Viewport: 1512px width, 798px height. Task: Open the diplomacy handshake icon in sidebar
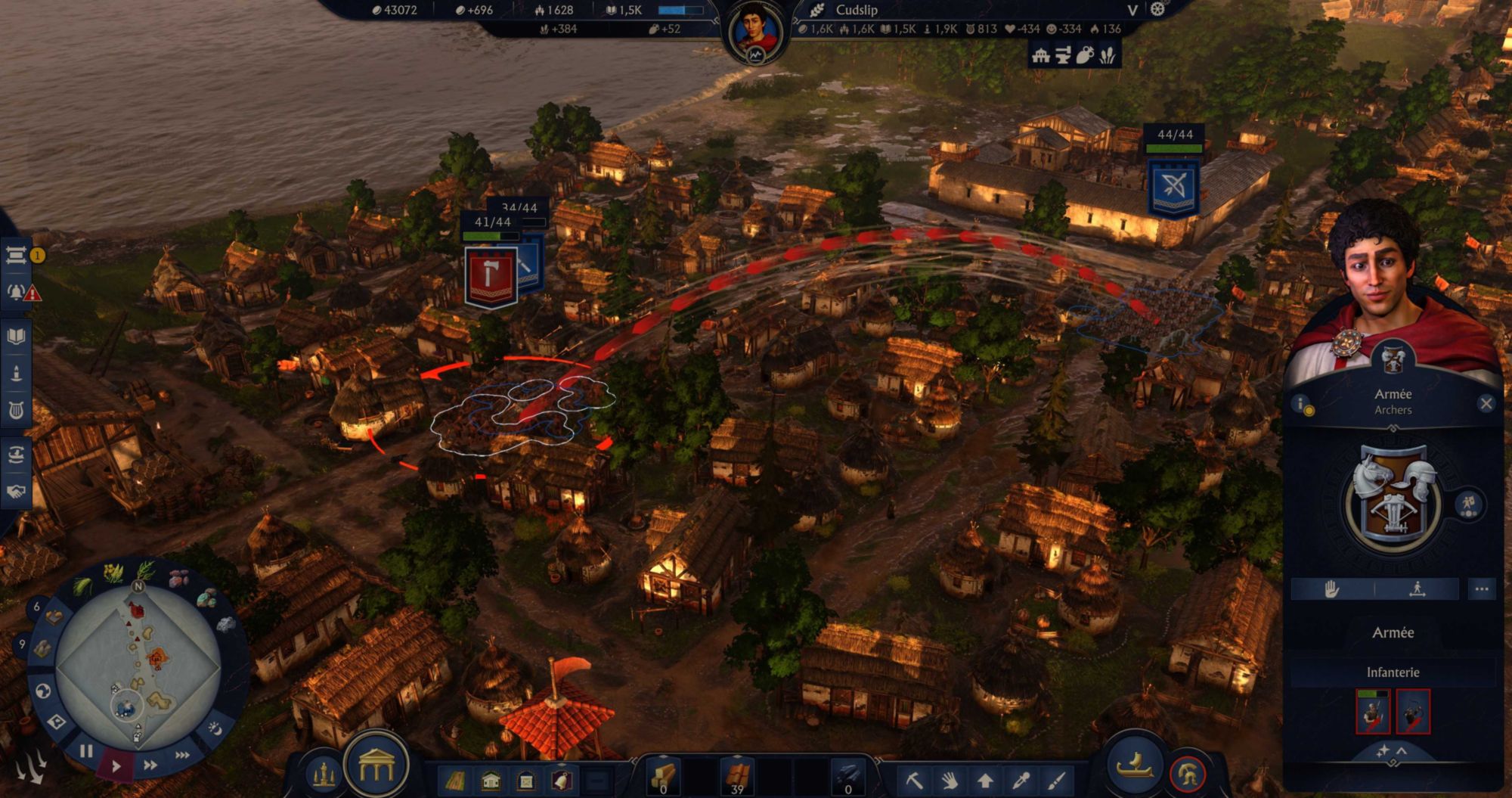point(16,491)
